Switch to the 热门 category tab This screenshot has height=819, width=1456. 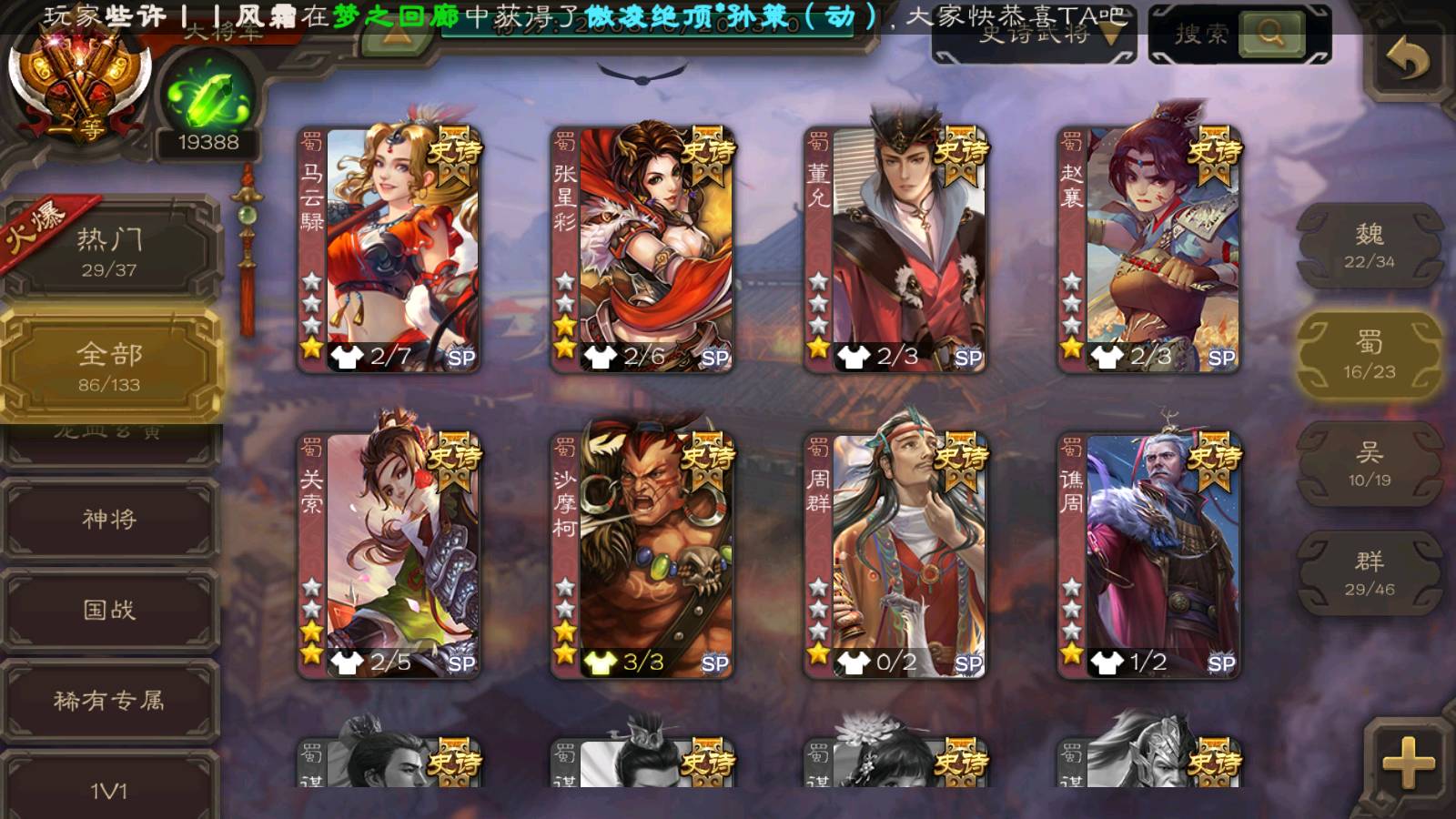(109, 251)
